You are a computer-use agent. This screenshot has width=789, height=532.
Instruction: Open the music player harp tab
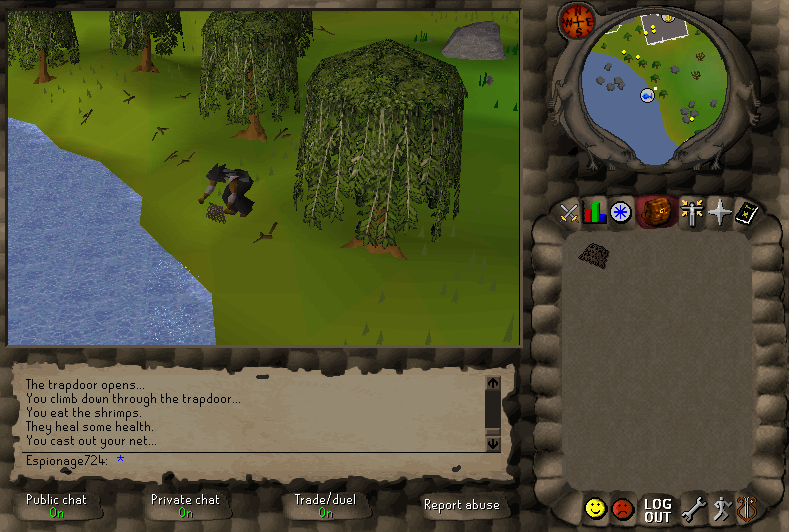tap(746, 509)
